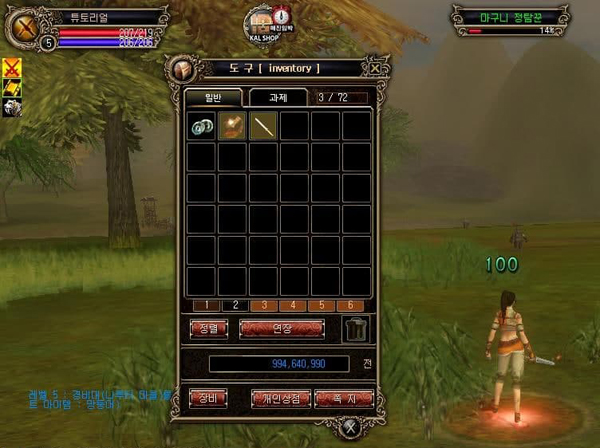Select the jade rings item slot
This screenshot has height=448, width=600.
[201, 126]
